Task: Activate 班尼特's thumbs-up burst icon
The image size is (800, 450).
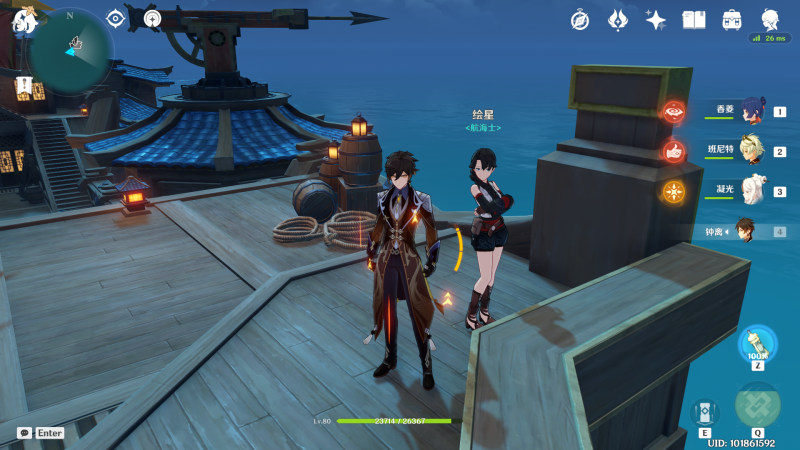Action: (673, 152)
